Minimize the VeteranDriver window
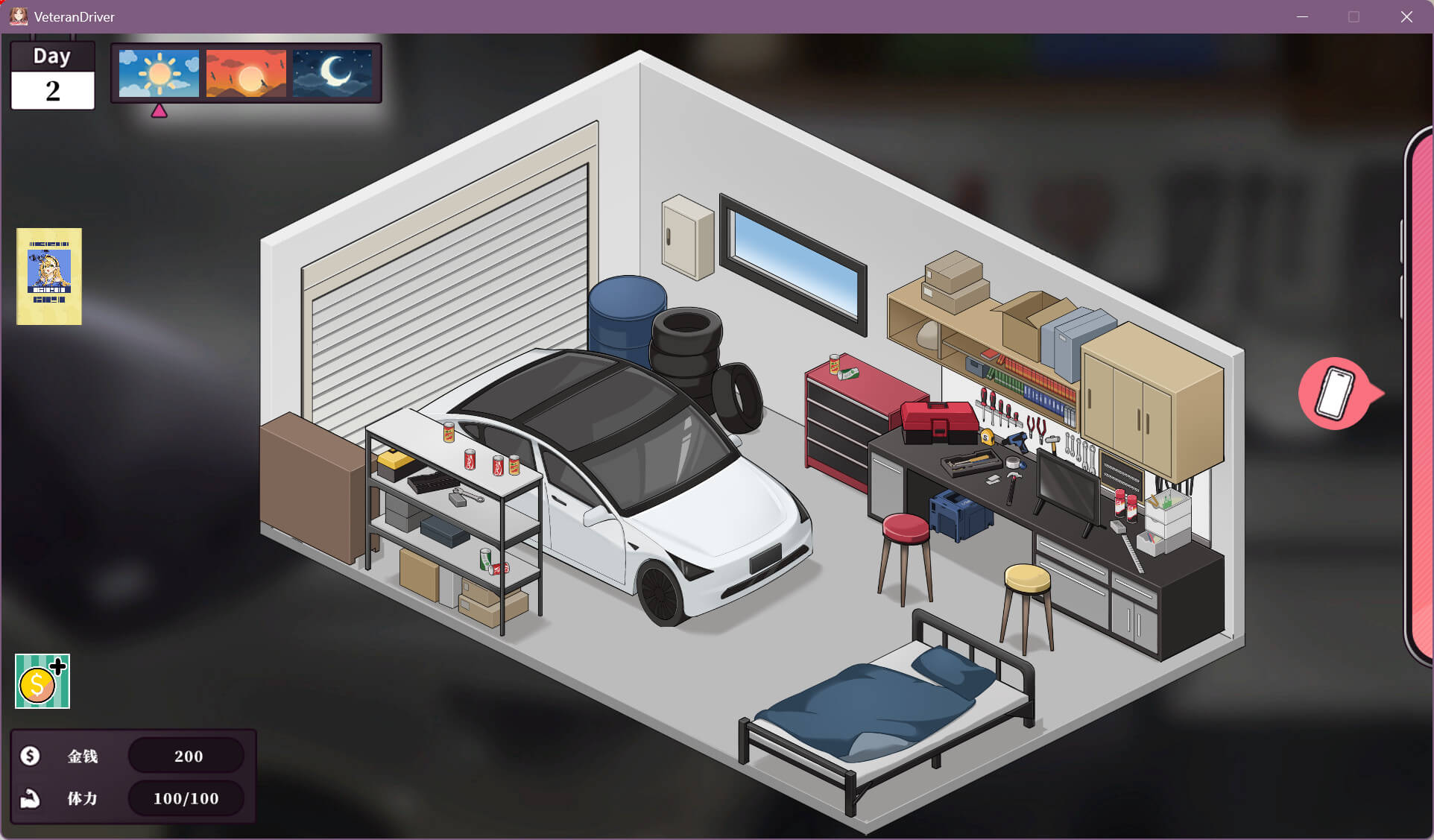The image size is (1434, 840). click(1302, 16)
